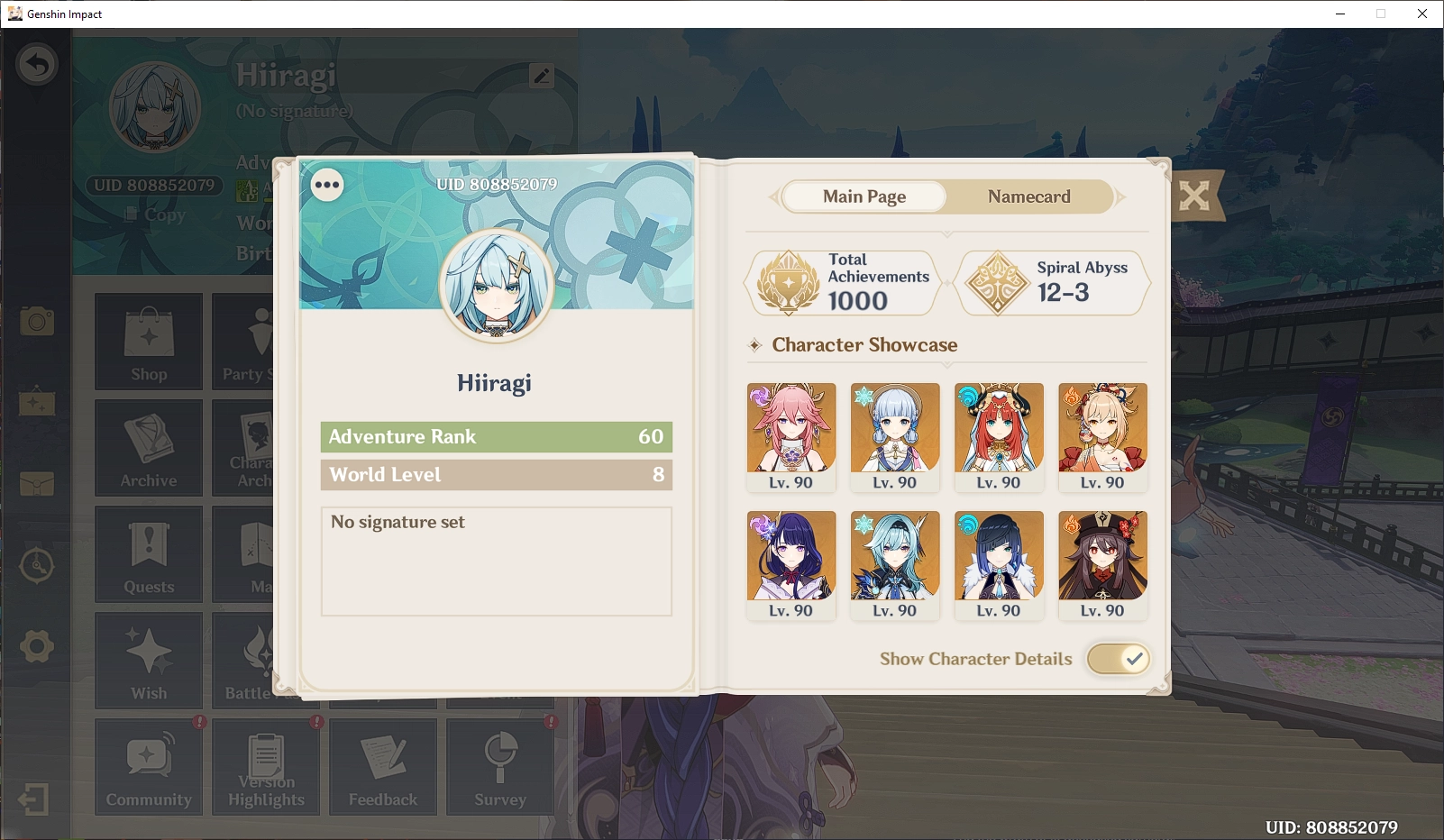
Task: Open the camera photo mode icon
Action: [36, 322]
